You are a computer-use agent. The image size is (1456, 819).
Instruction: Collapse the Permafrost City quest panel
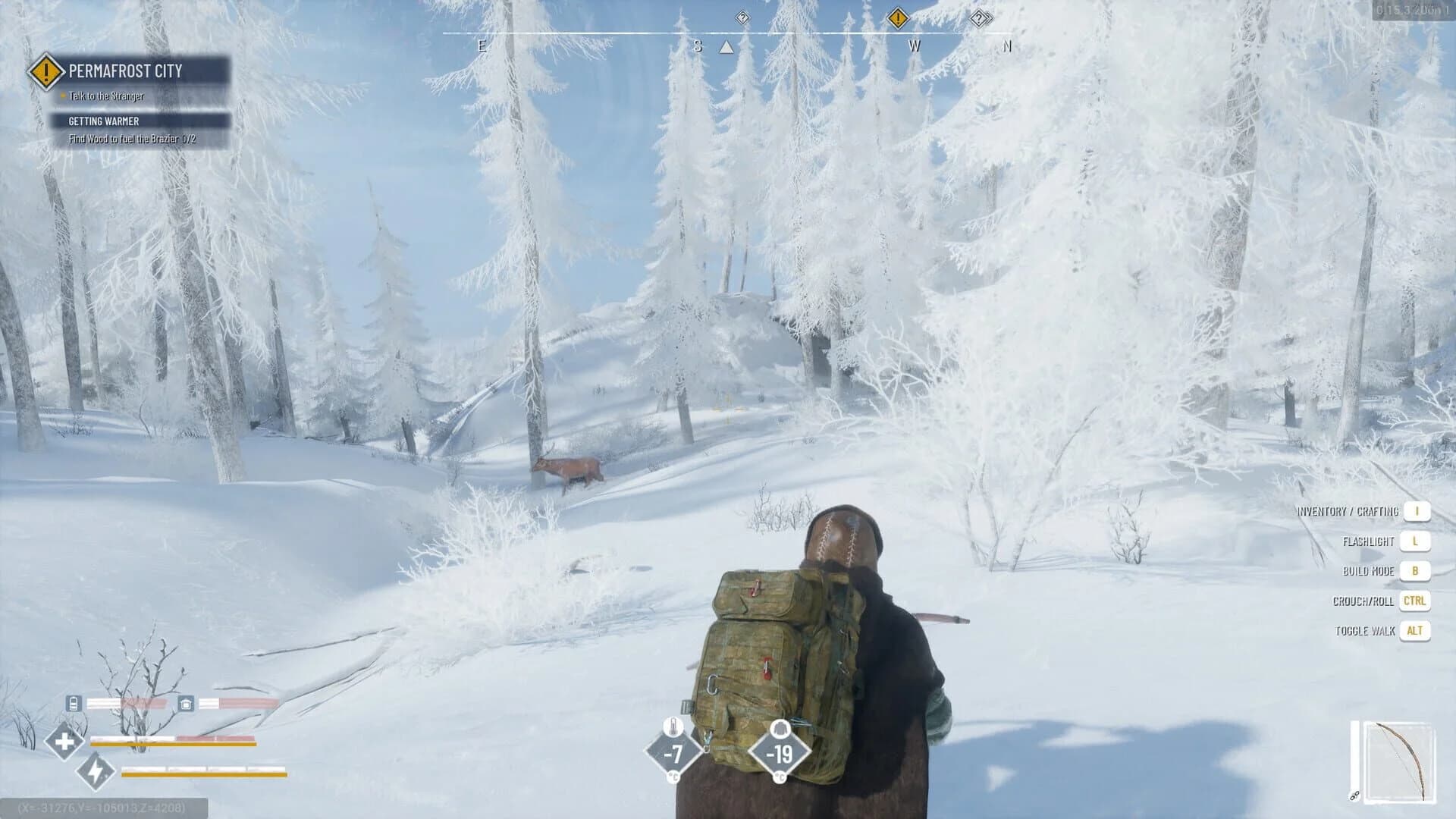tap(125, 72)
